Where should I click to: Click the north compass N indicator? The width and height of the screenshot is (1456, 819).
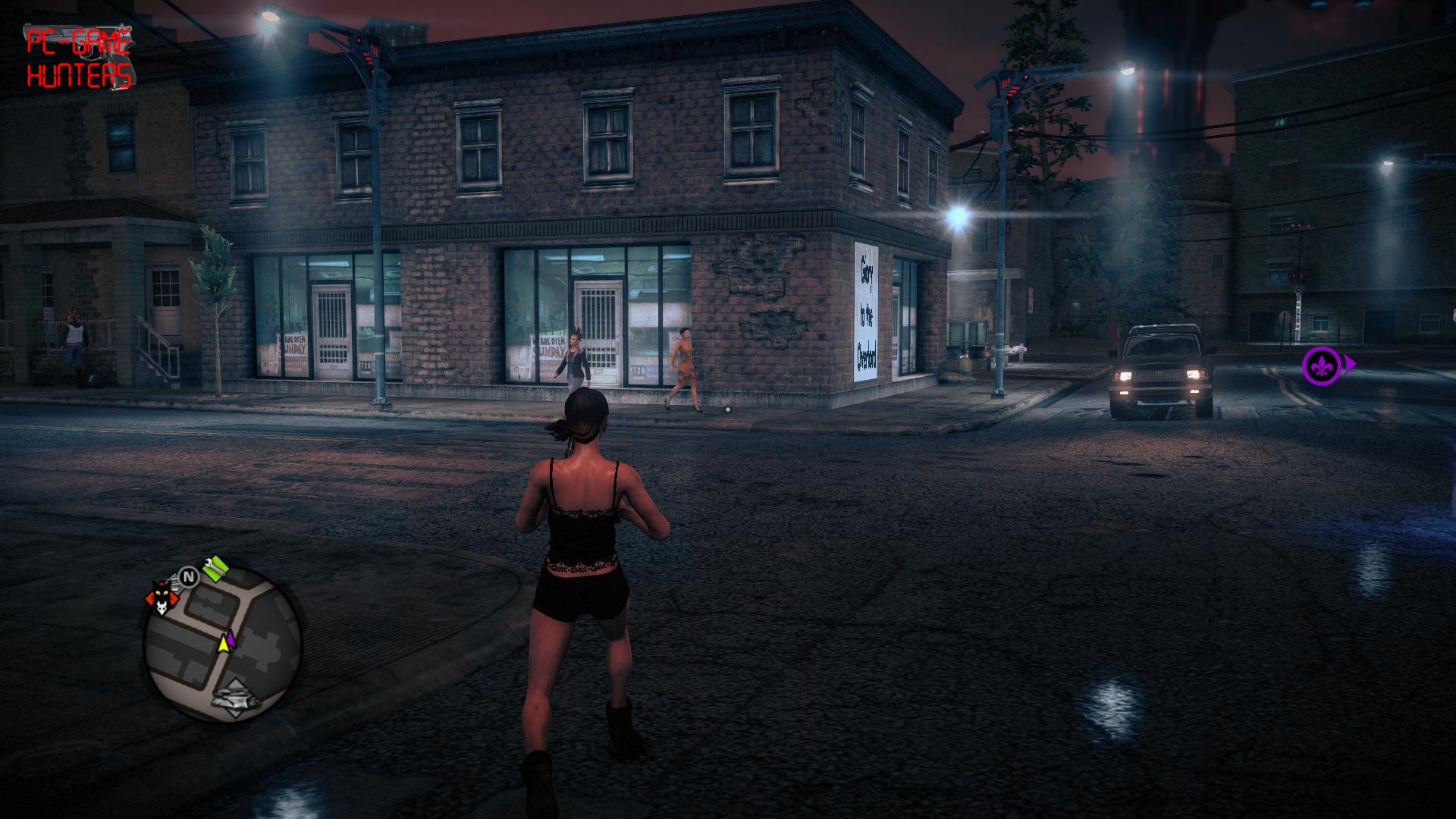[x=189, y=577]
